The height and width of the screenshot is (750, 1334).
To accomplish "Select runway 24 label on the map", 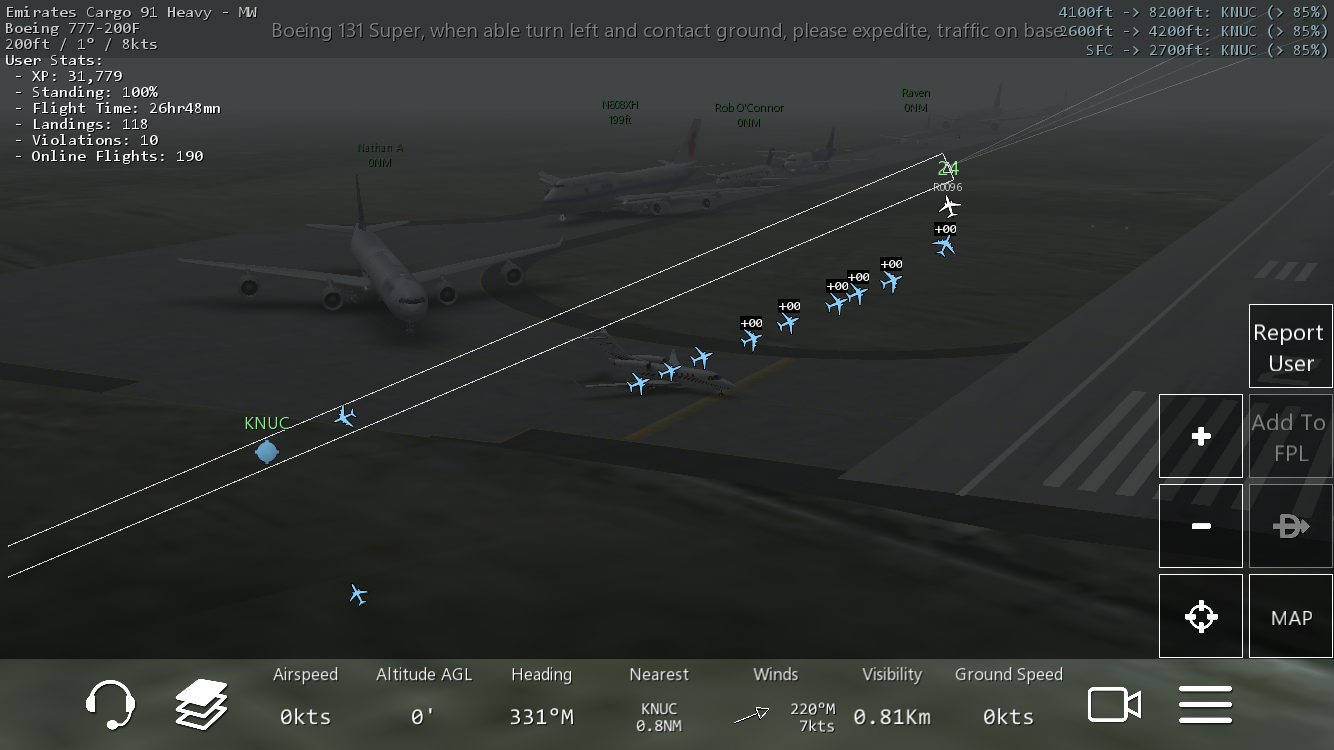I will 948,169.
